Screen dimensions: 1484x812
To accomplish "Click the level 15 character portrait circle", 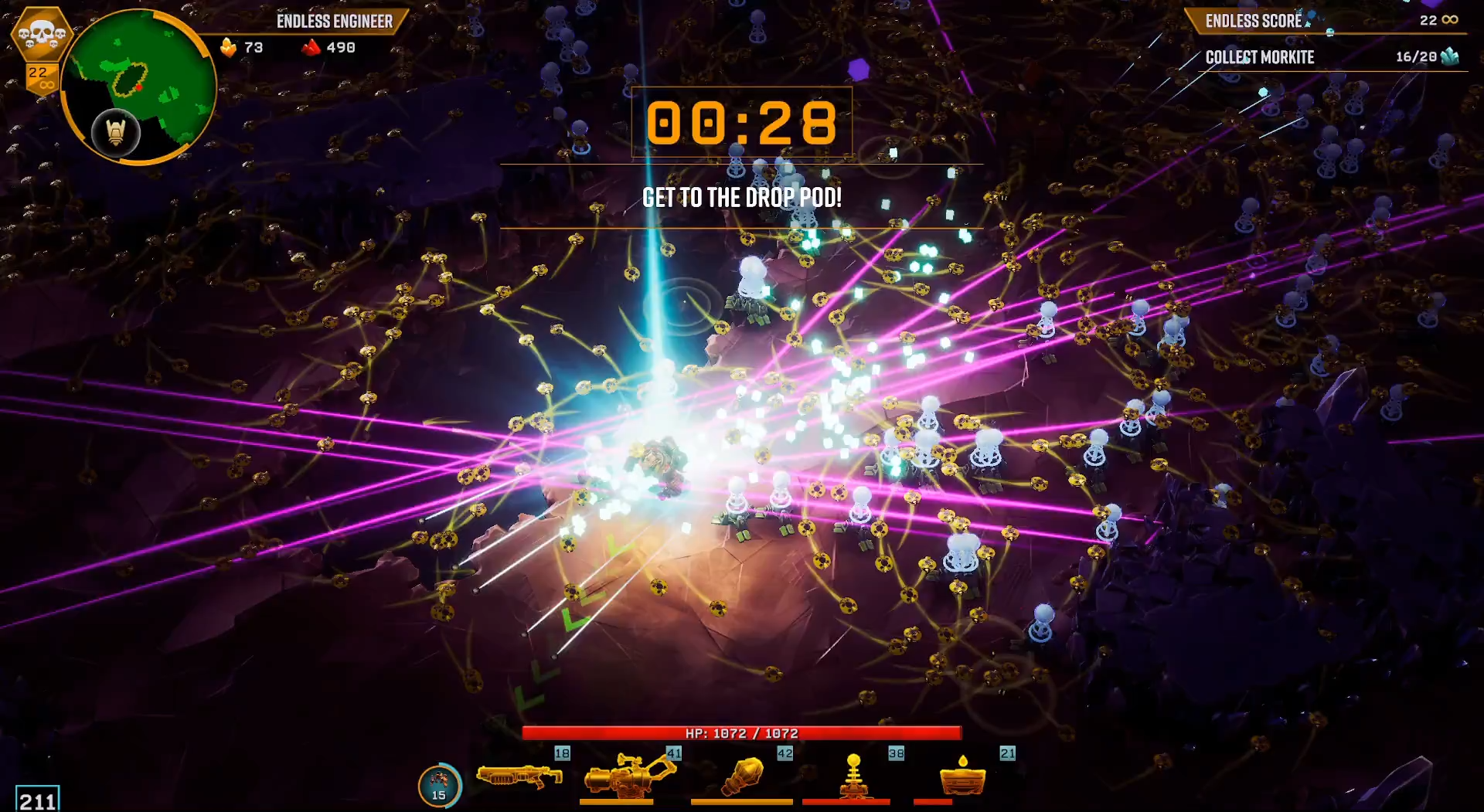I will [x=439, y=786].
